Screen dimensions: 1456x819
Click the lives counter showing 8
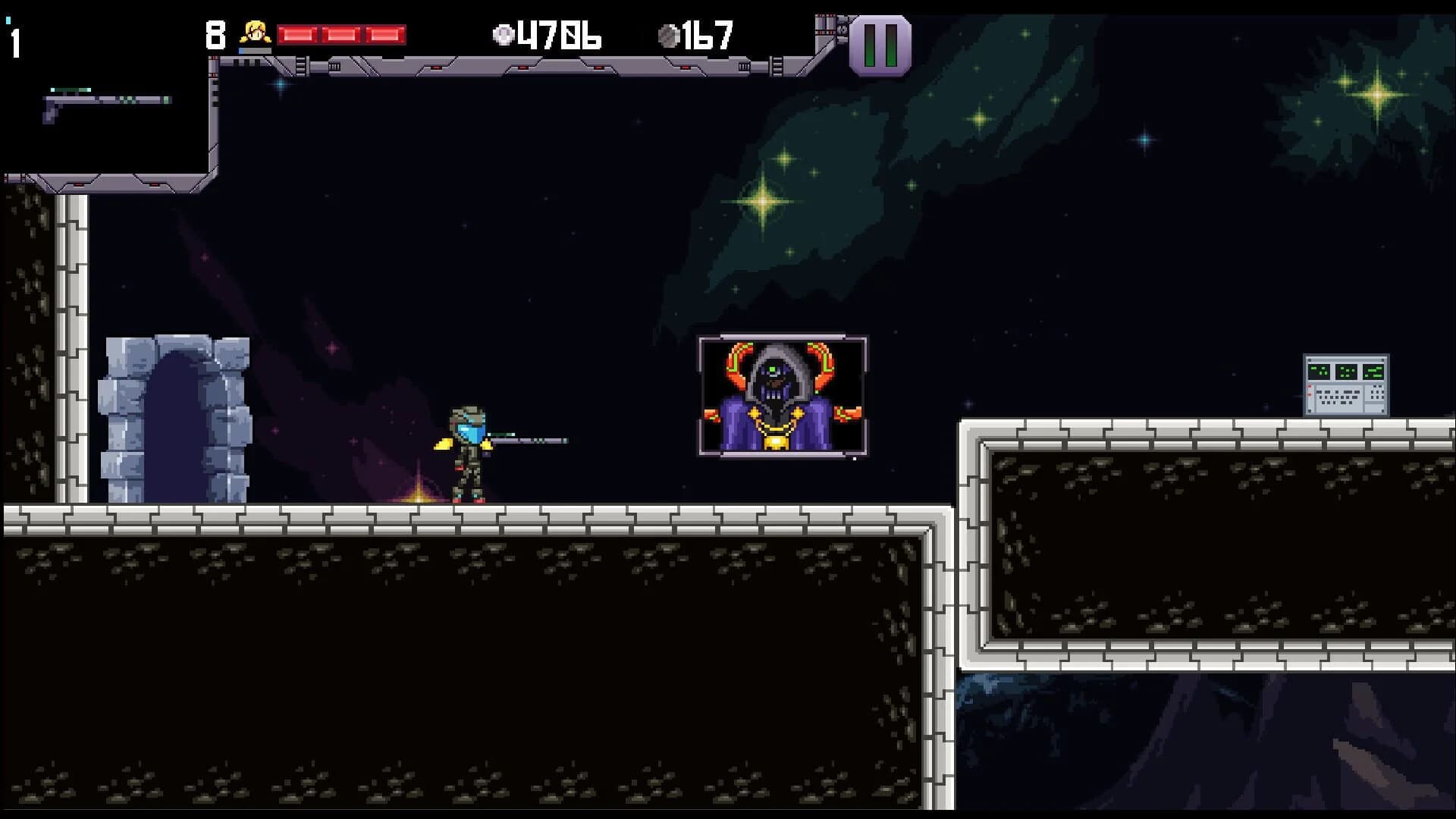pos(215,33)
